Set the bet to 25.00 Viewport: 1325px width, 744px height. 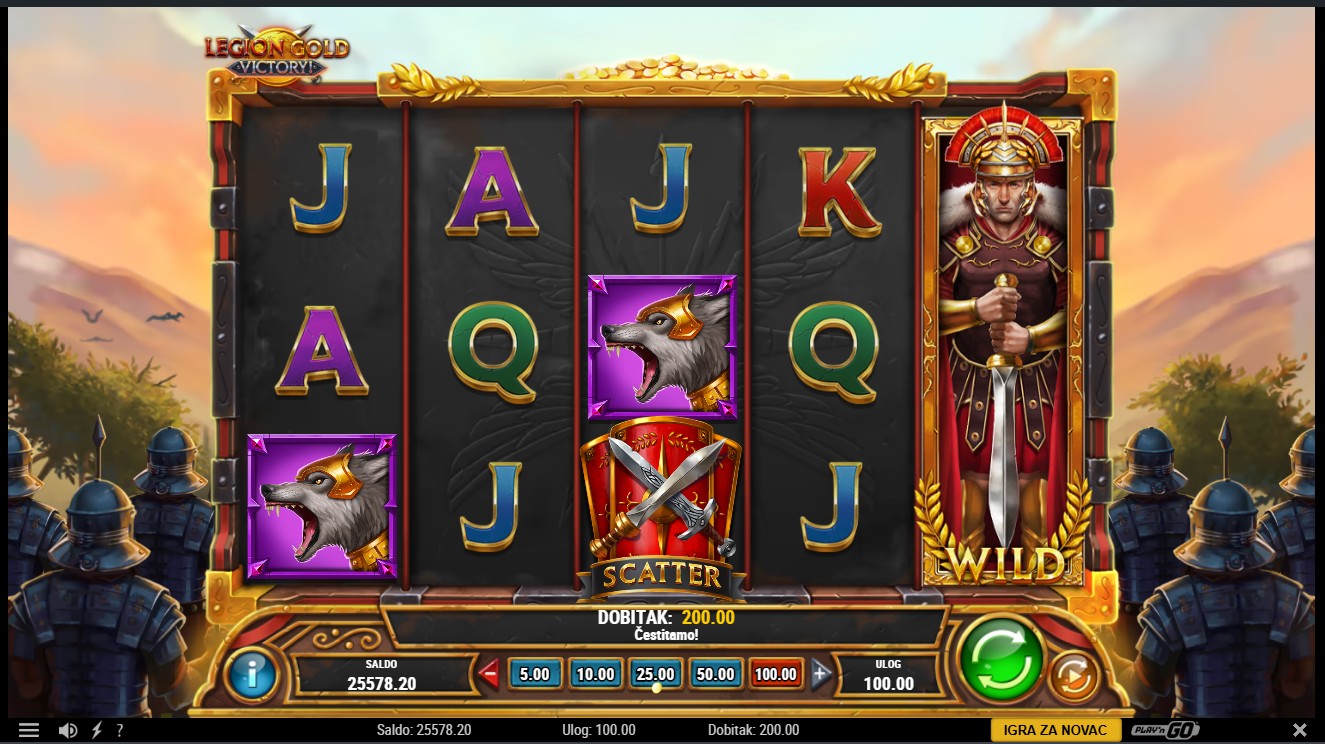(x=655, y=674)
